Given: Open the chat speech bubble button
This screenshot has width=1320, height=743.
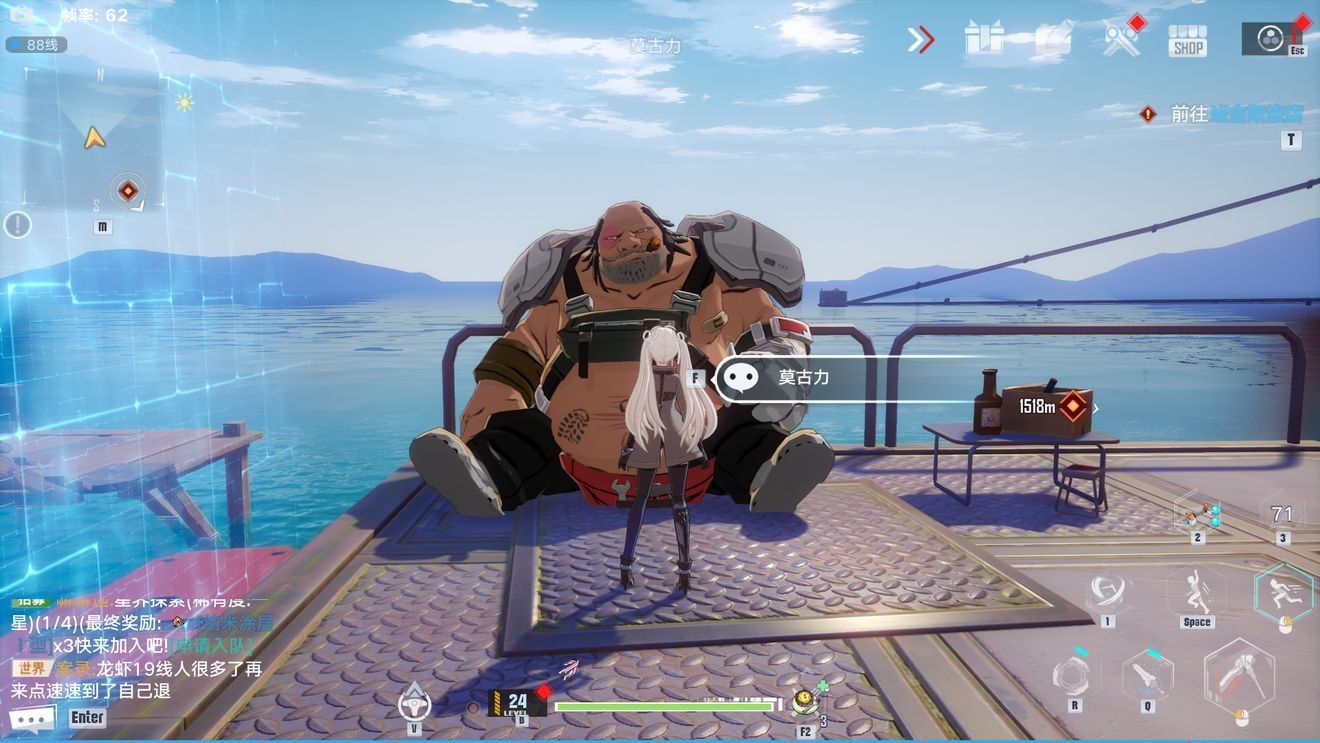Looking at the screenshot, I should point(32,718).
